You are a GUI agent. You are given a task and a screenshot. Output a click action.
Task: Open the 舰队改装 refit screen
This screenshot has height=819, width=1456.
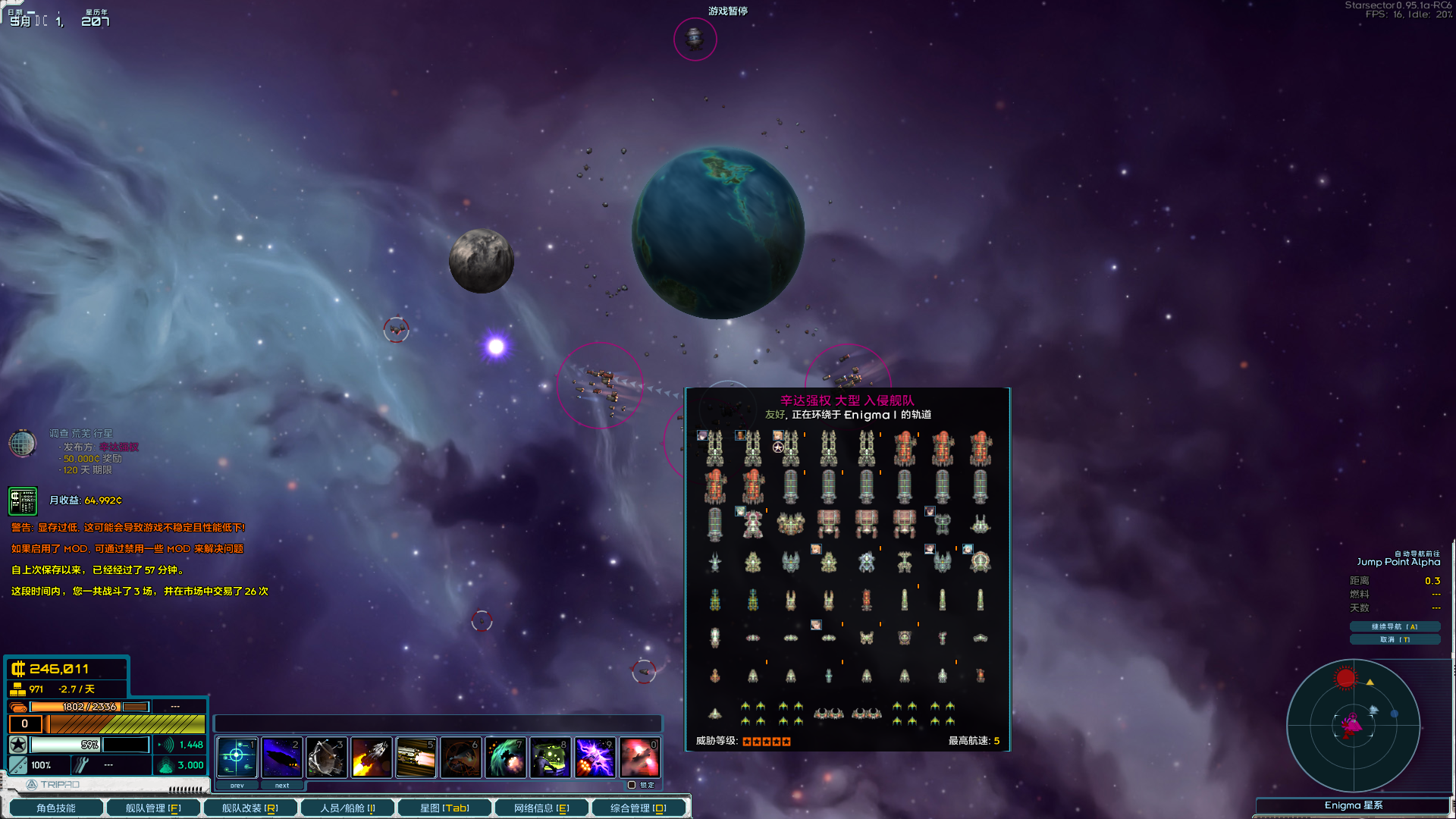point(249,808)
